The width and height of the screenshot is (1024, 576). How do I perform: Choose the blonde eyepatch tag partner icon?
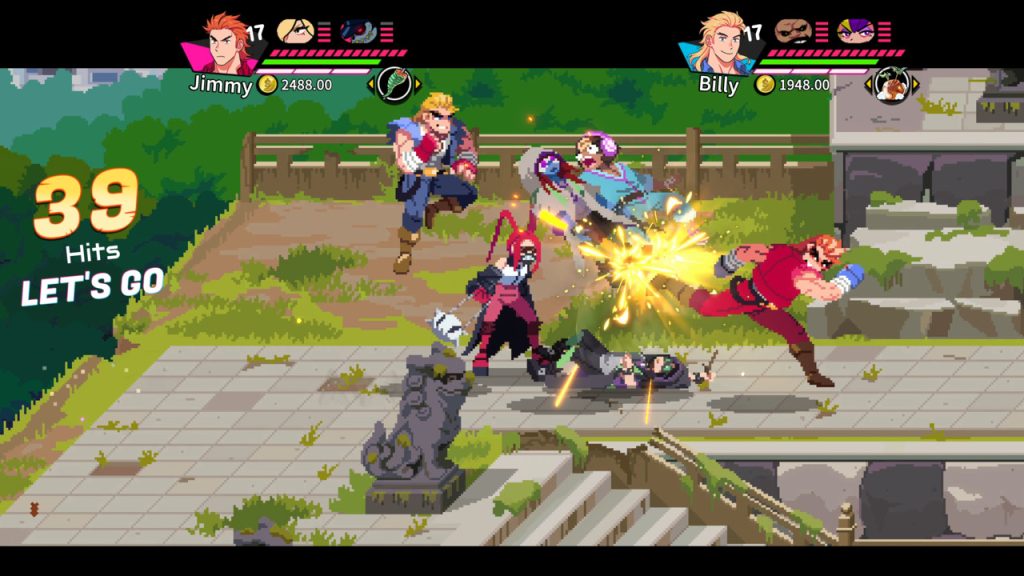pyautogui.click(x=294, y=31)
